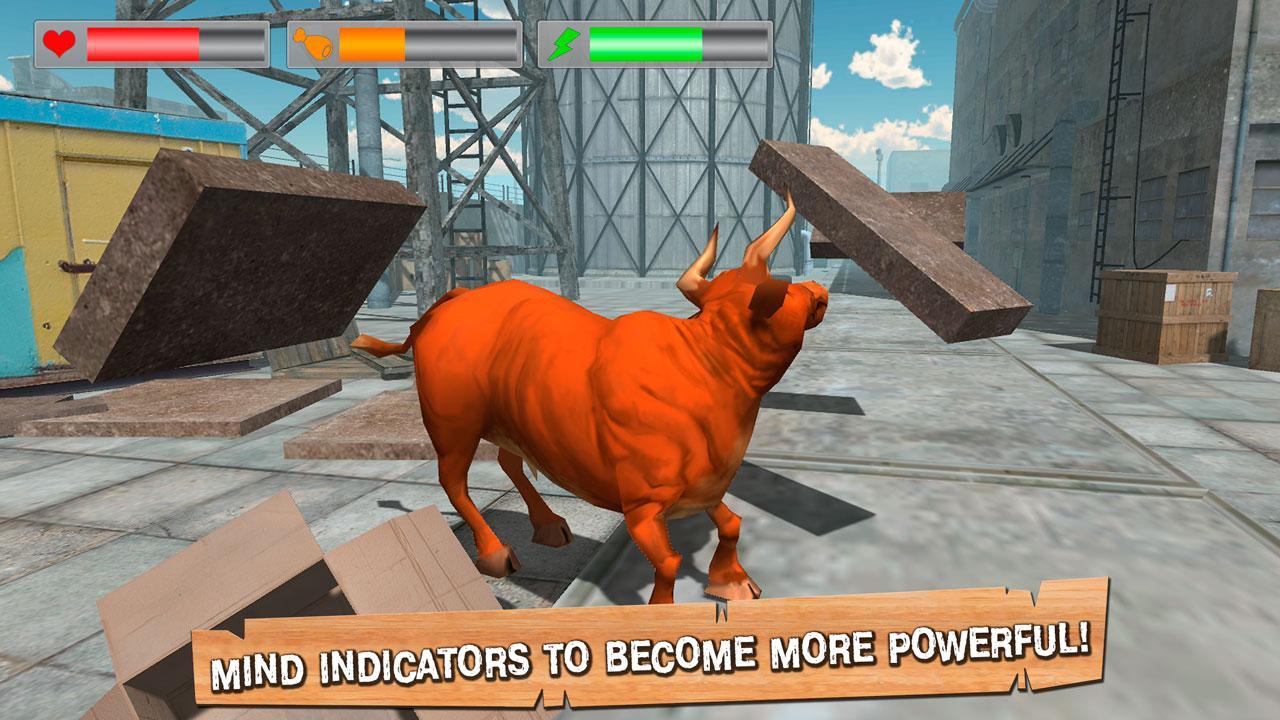
Task: Click the heart icon on health indicator
Action: pyautogui.click(x=59, y=42)
